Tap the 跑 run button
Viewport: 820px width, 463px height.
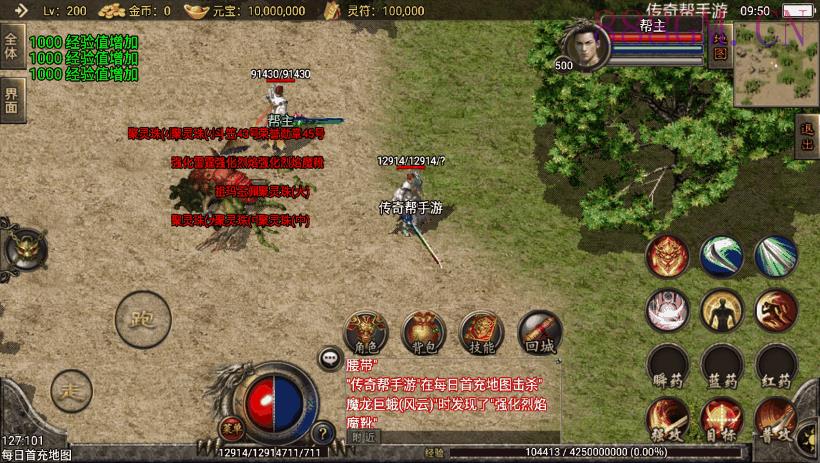pyautogui.click(x=139, y=320)
